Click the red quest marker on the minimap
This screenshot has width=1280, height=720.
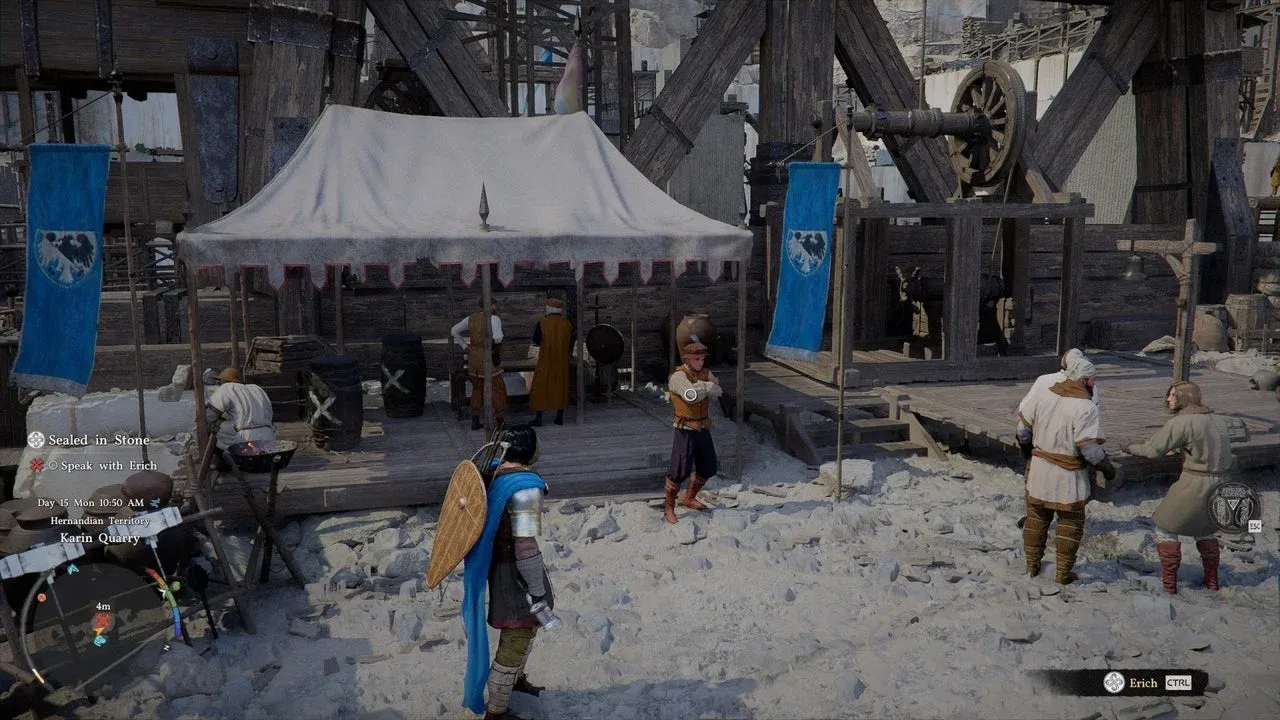point(102,623)
